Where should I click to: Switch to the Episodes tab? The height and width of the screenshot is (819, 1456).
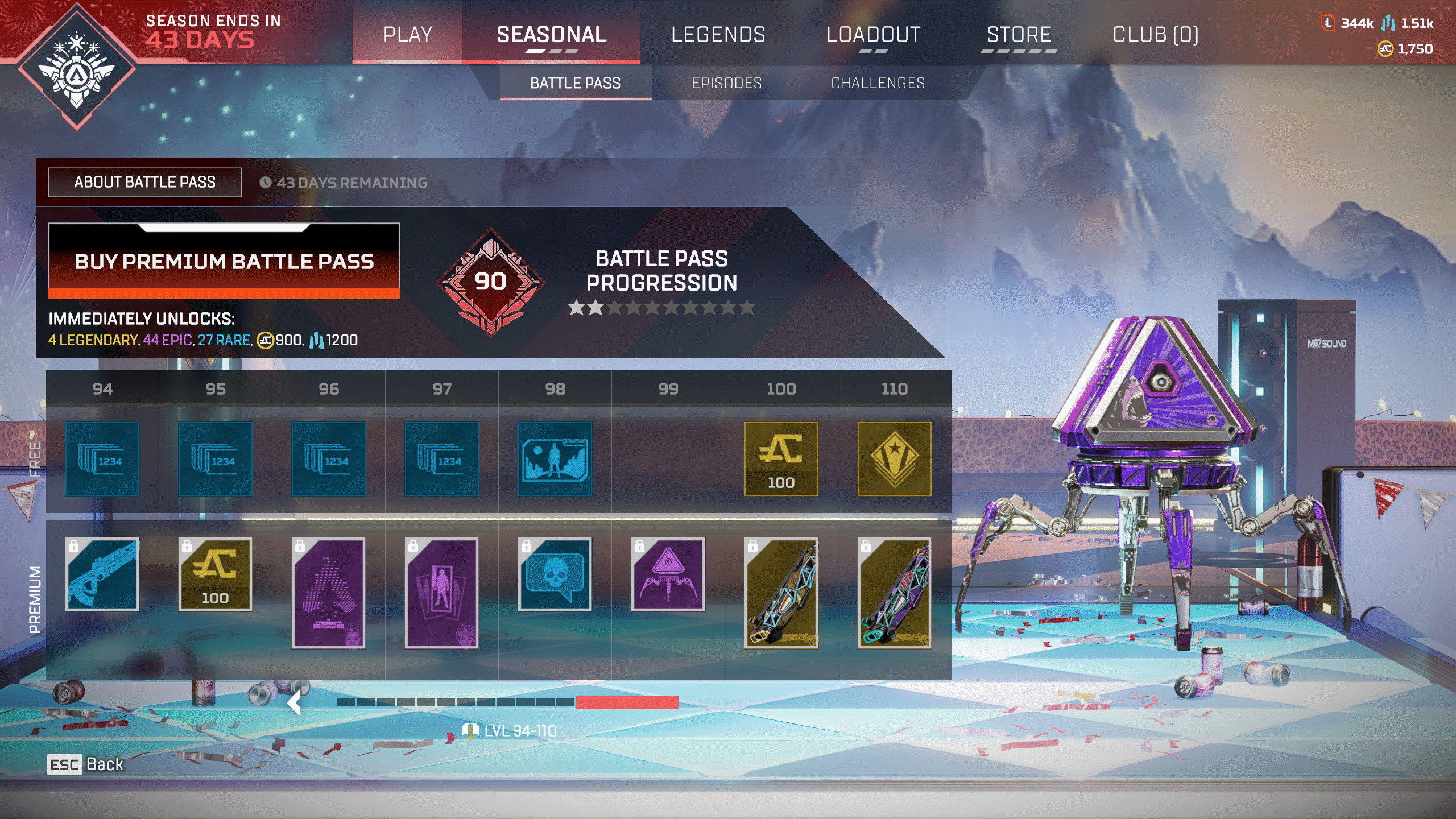pos(726,83)
